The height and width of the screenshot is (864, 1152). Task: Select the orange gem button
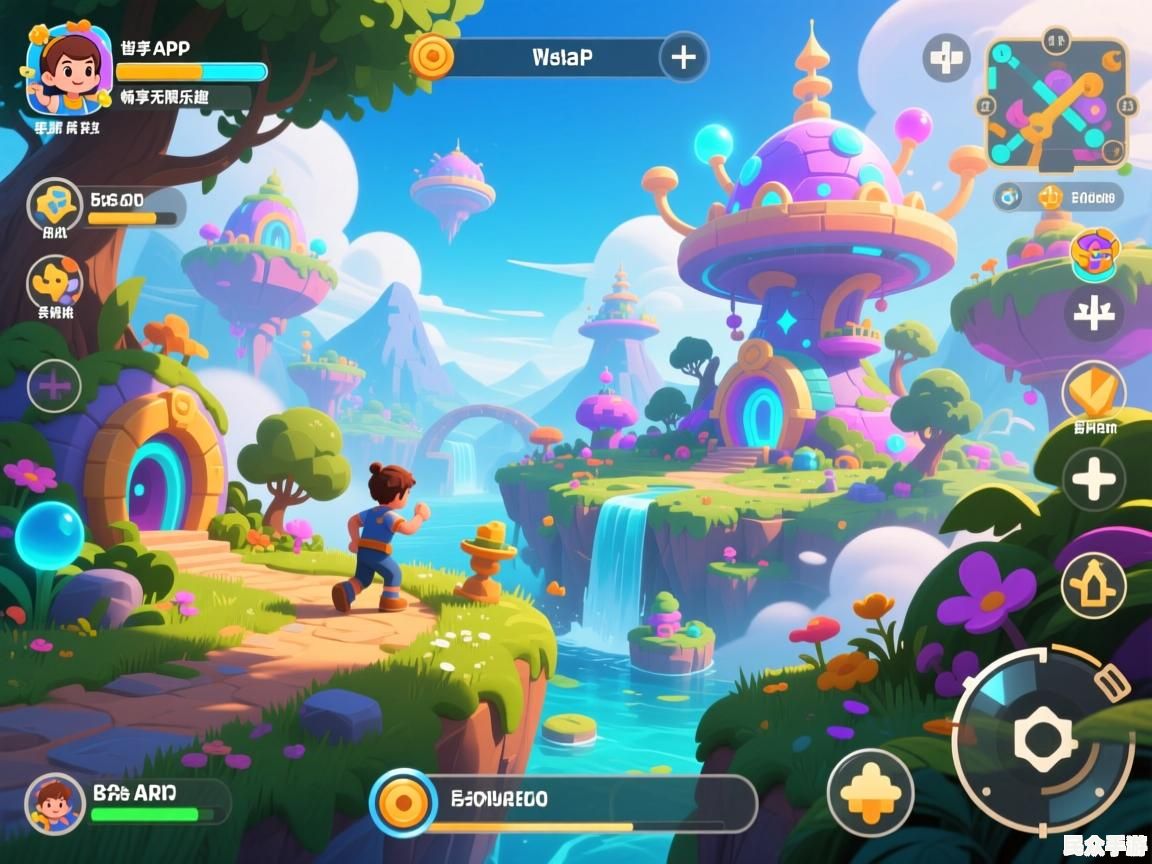1094,392
